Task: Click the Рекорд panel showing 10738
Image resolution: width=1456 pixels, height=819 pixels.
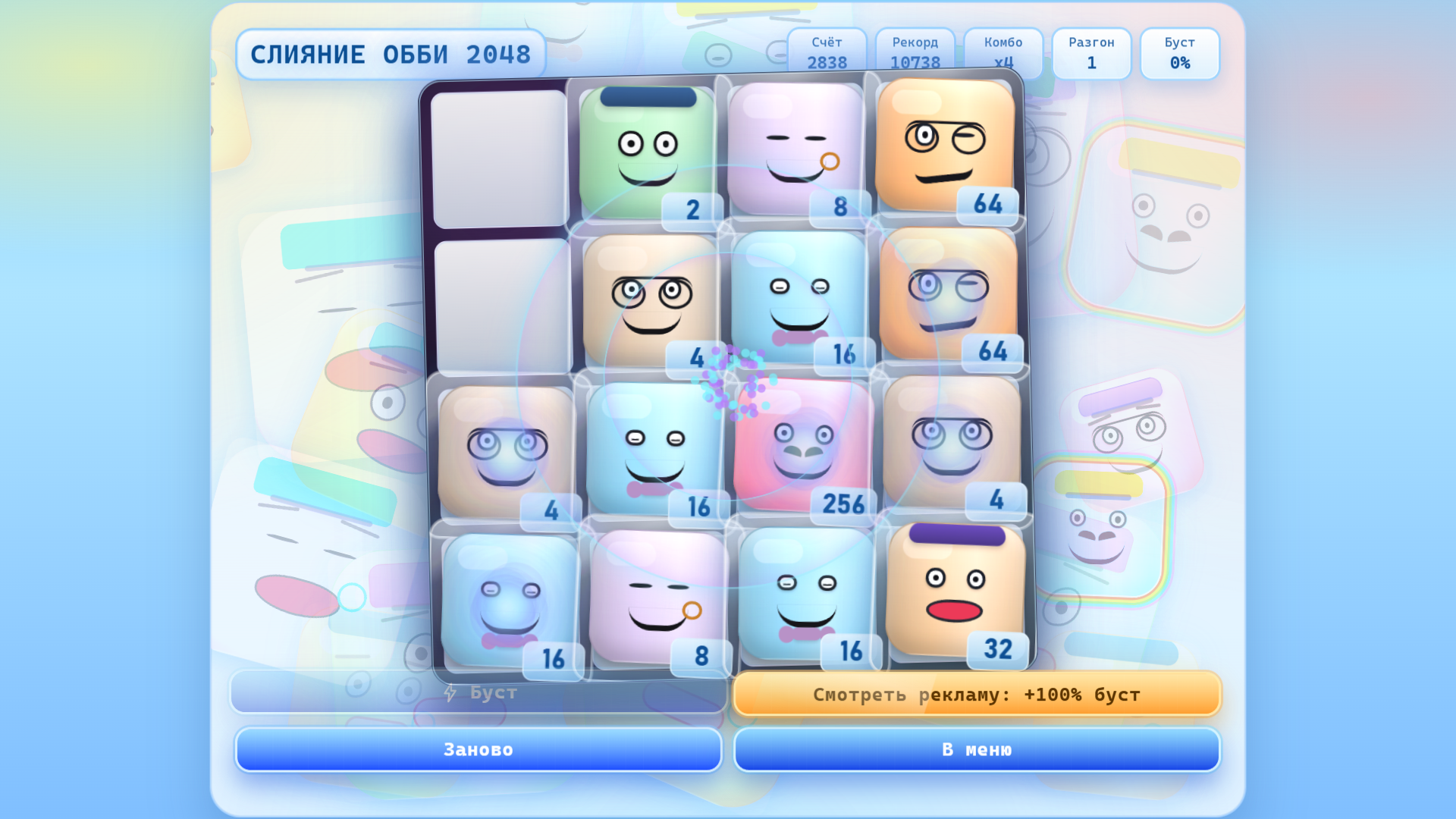Action: 915,53
